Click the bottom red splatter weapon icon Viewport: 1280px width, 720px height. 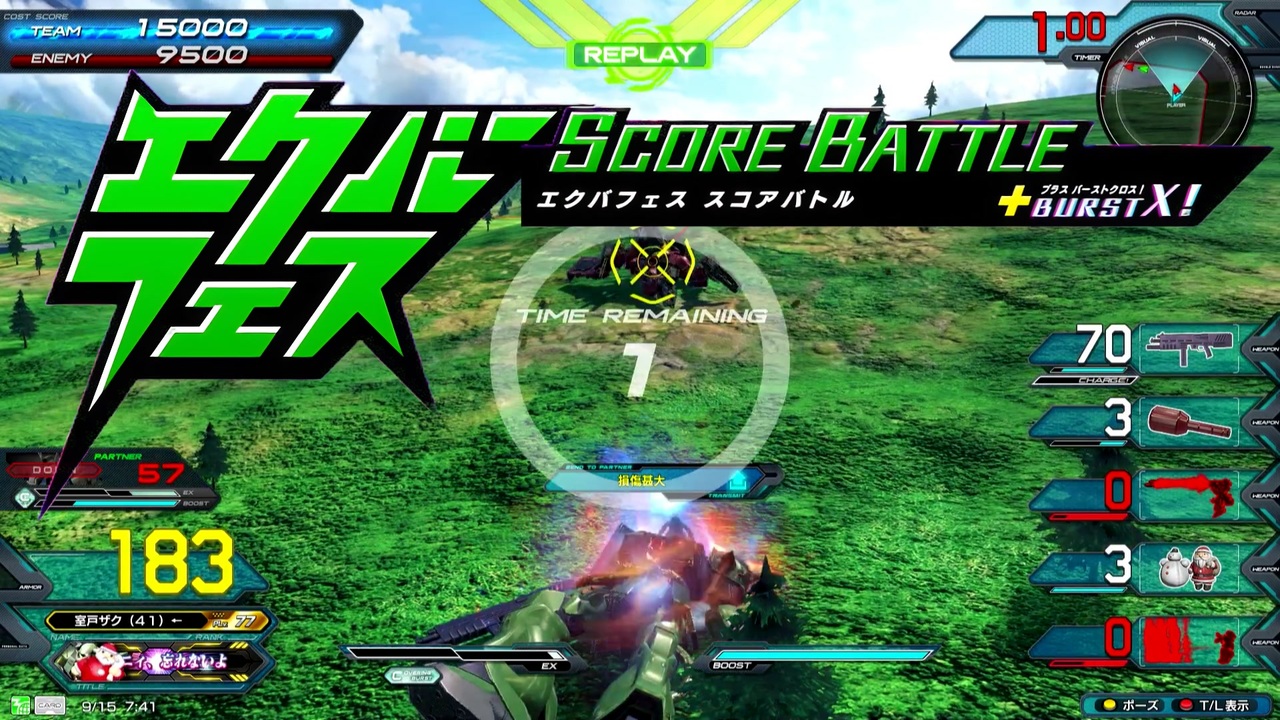tap(1190, 640)
